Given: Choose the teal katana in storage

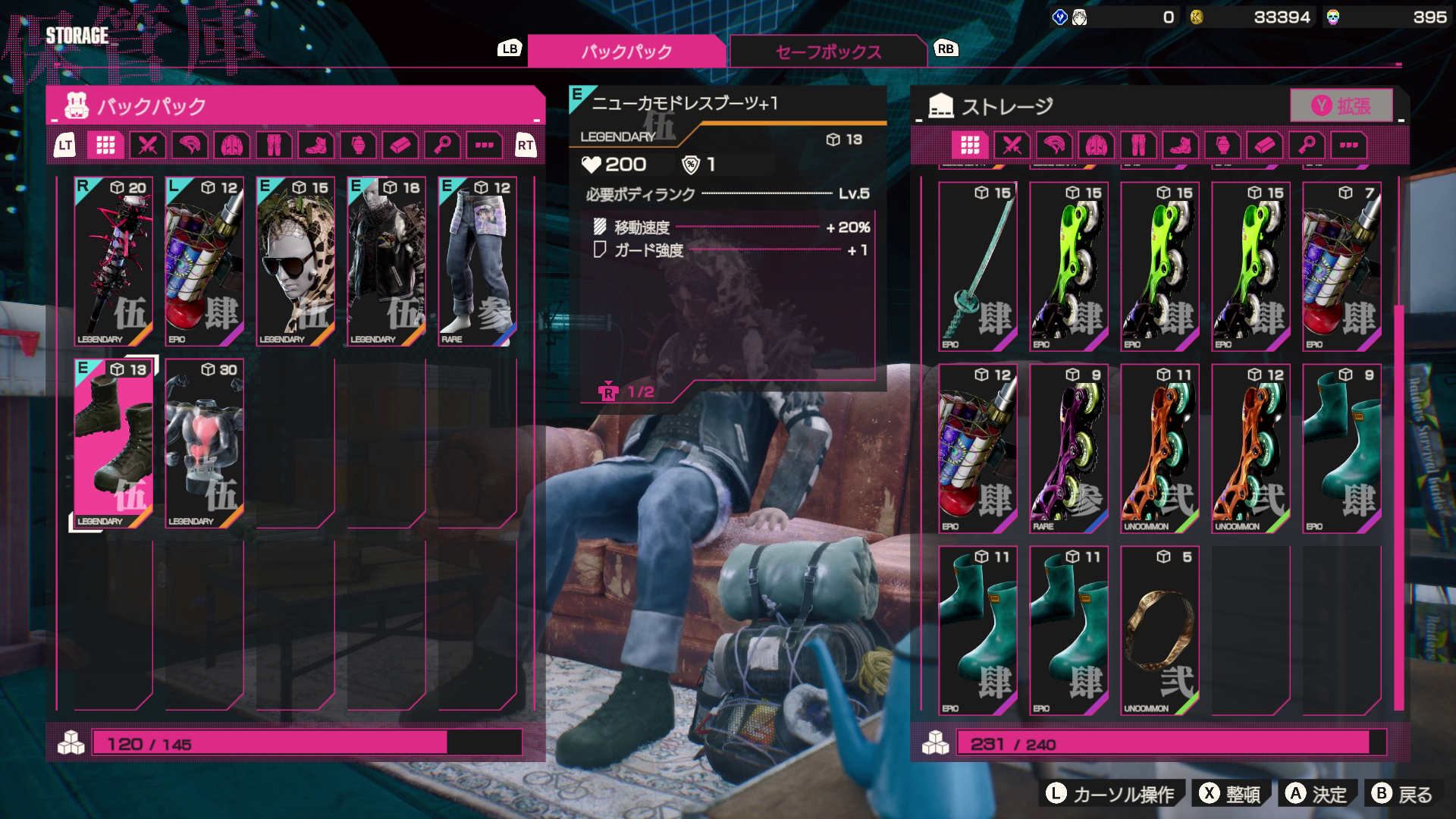Looking at the screenshot, I should point(977,267).
